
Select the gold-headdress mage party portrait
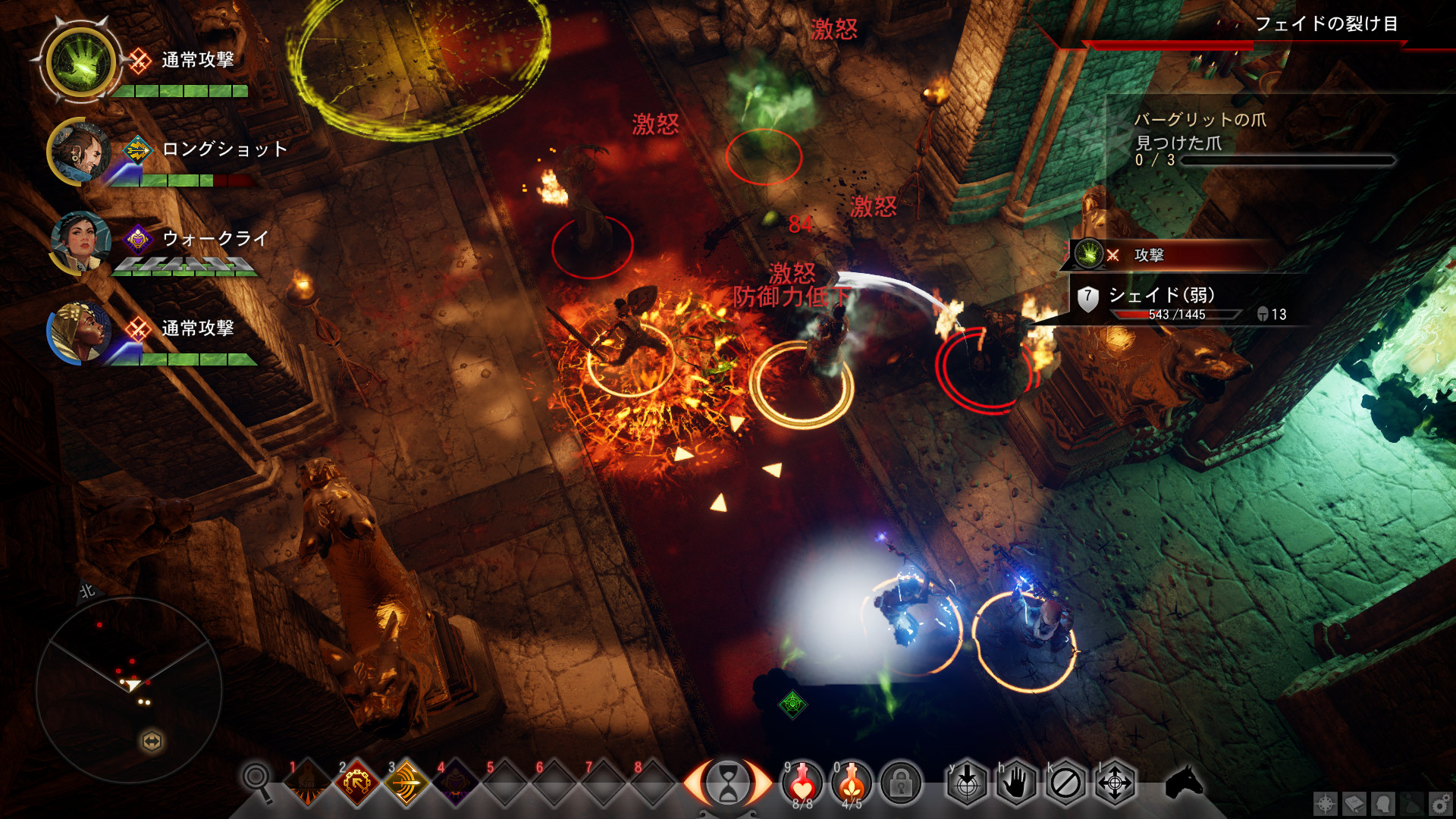click(x=78, y=332)
